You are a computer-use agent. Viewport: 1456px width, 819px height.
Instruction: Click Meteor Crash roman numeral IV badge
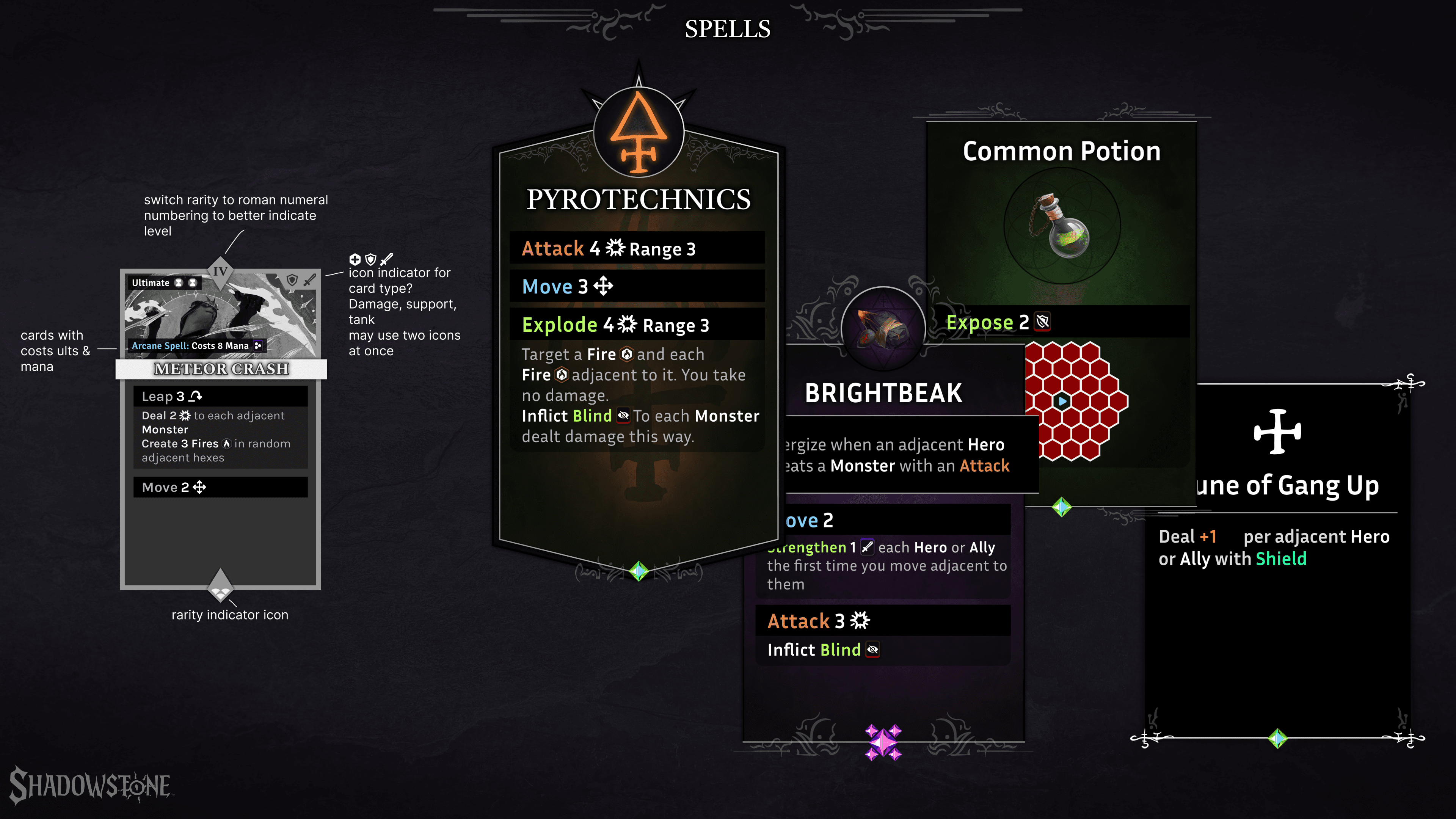click(x=220, y=271)
